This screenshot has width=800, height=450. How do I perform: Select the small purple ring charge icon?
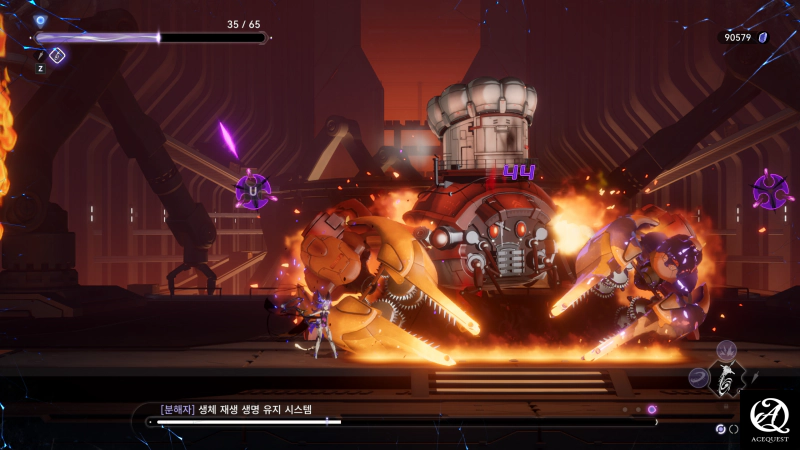720,428
